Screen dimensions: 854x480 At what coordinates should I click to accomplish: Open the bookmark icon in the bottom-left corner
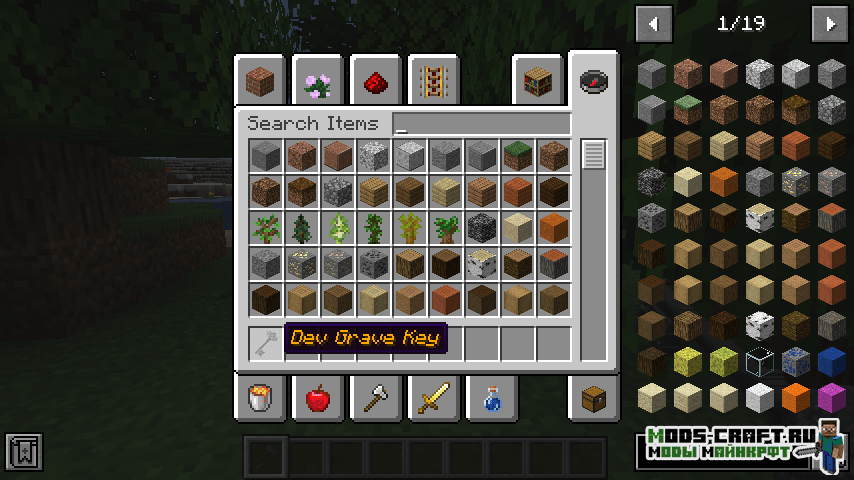[x=22, y=452]
